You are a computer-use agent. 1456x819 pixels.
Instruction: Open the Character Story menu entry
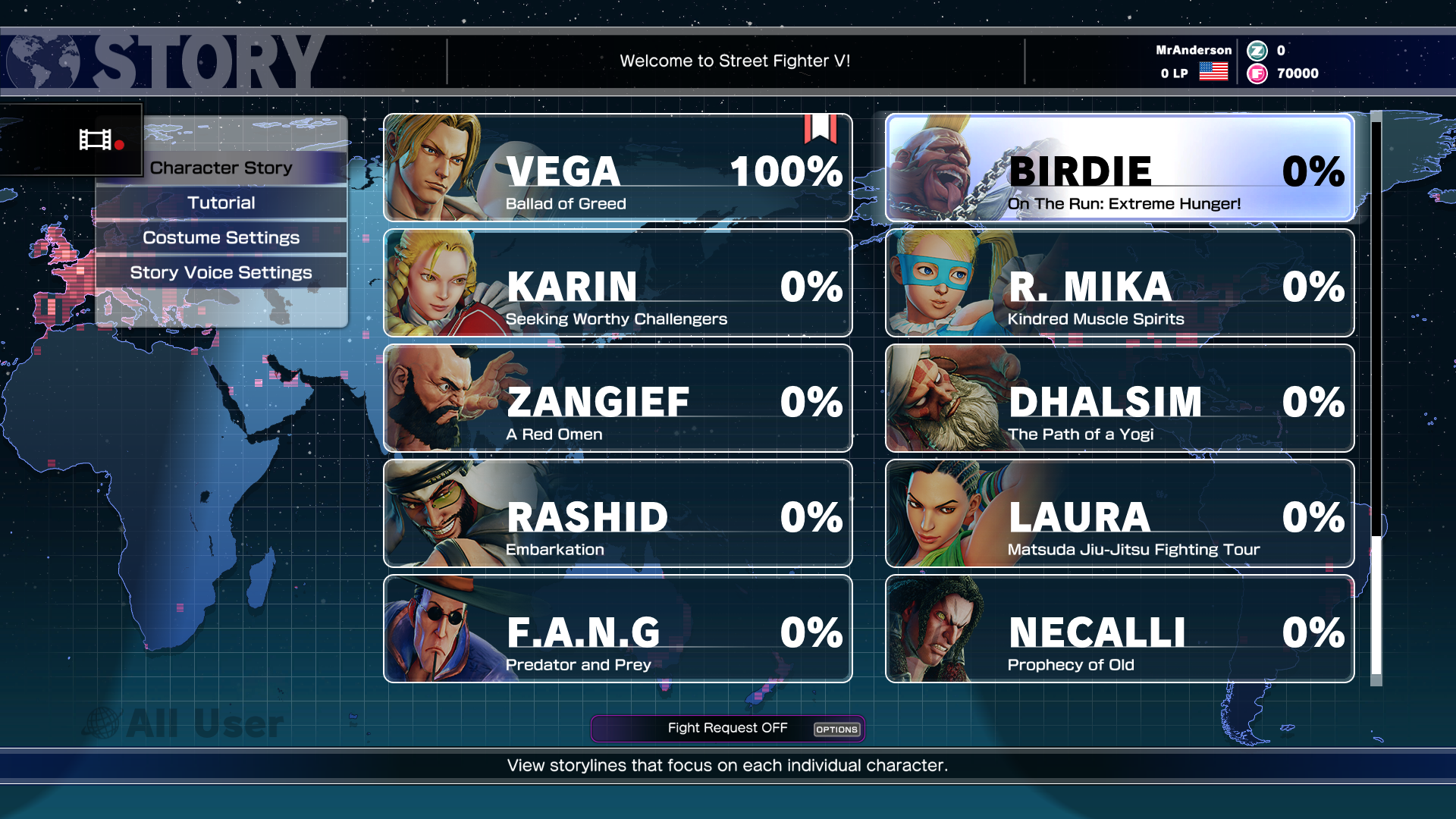tap(220, 168)
